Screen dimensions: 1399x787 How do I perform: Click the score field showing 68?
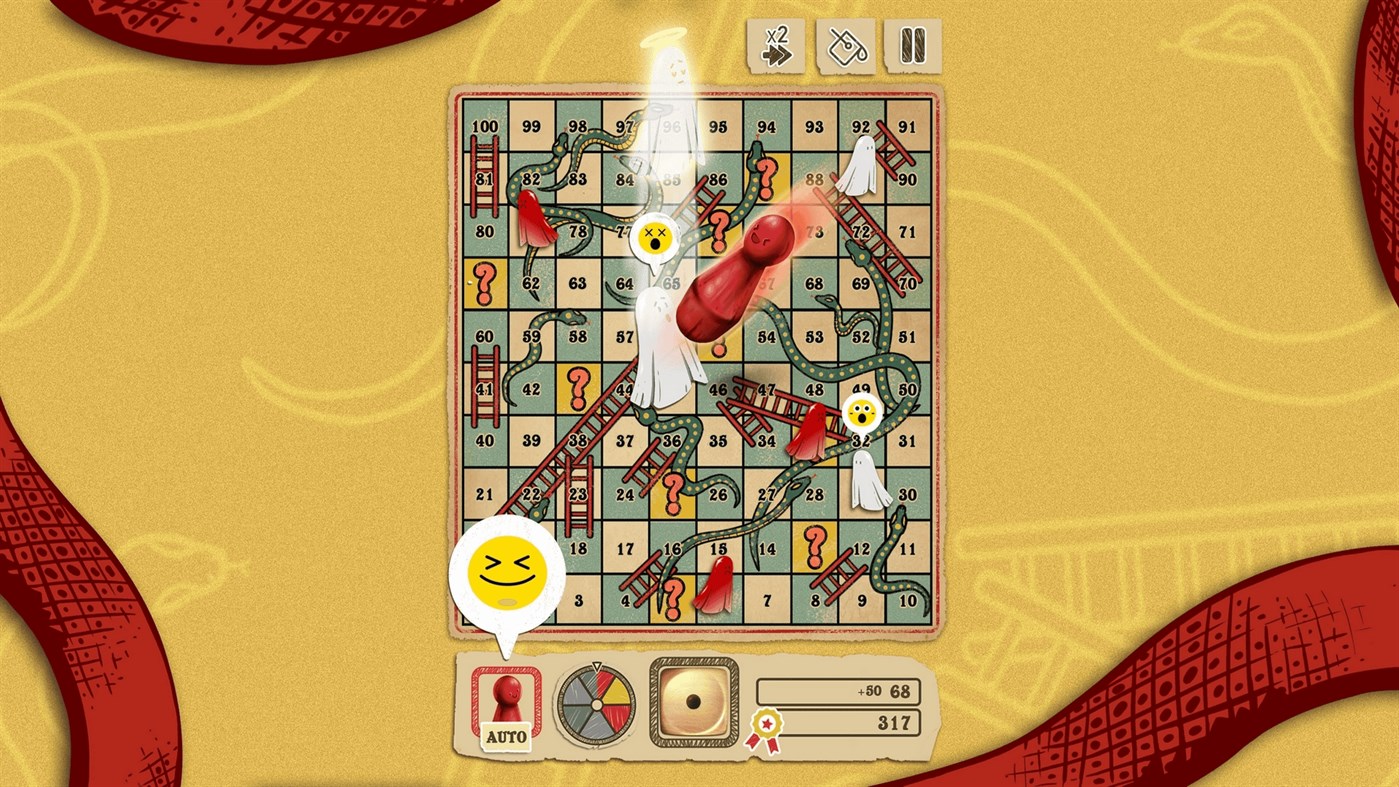pyautogui.click(x=838, y=690)
